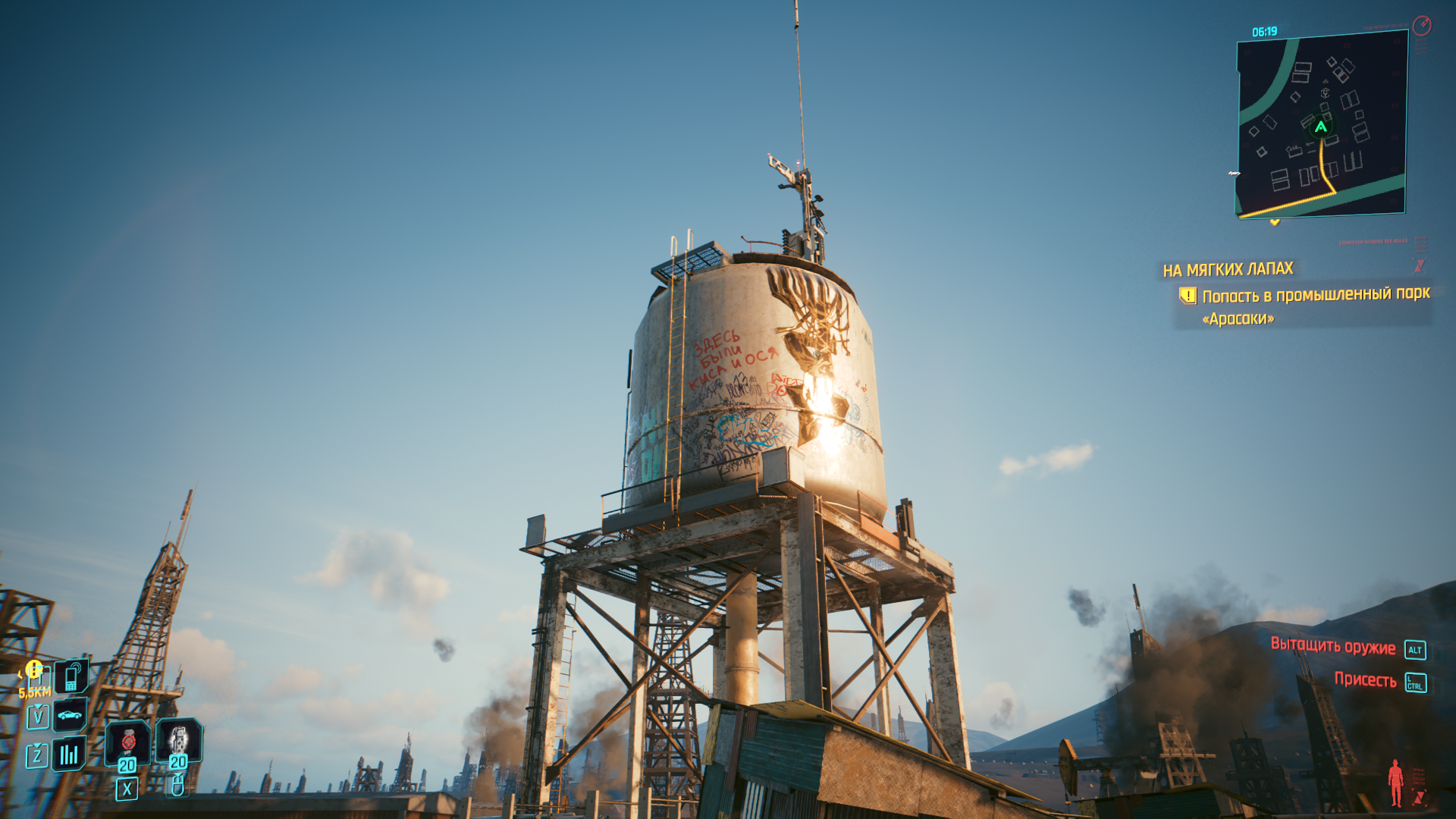Select the phone icon
Viewport: 1456px width, 819px height.
tap(71, 676)
